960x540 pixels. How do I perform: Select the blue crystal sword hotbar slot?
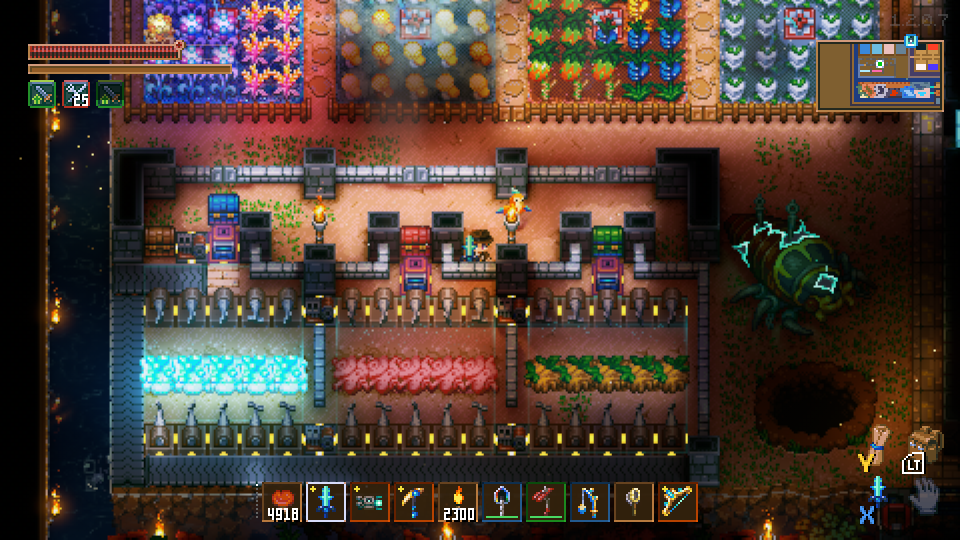pyautogui.click(x=326, y=502)
